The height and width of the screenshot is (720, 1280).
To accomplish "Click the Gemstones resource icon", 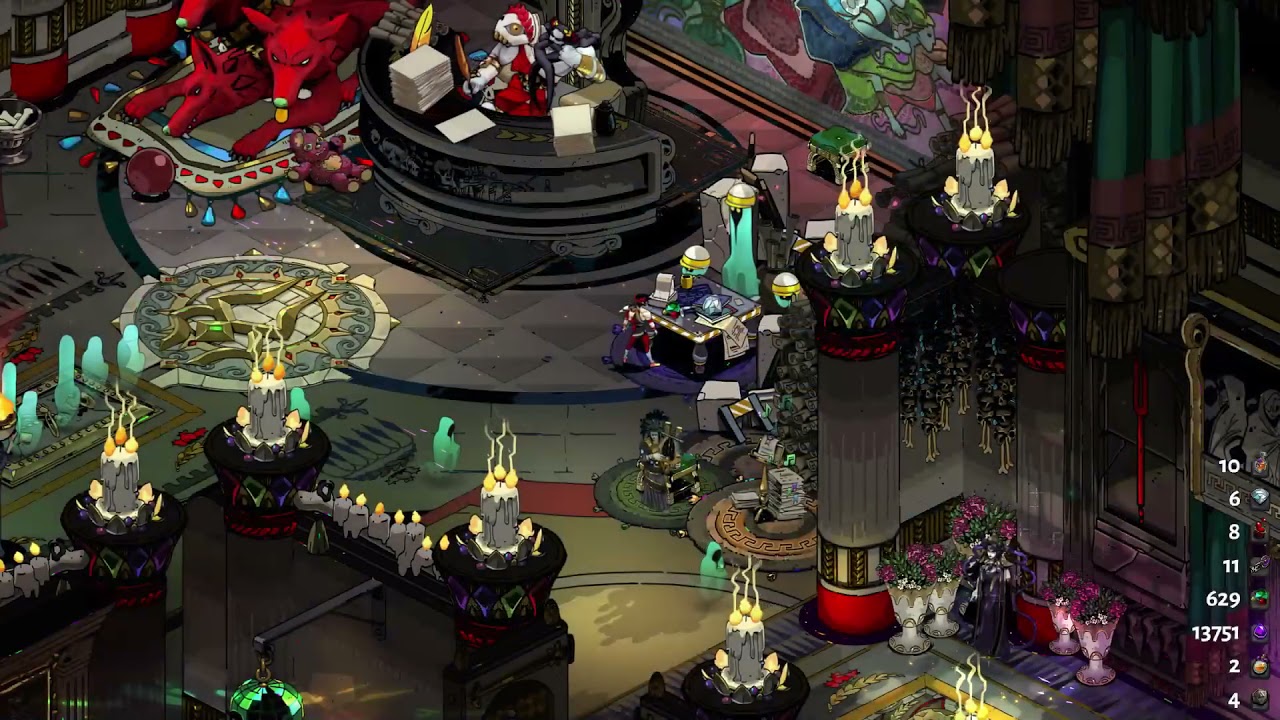I will point(1260,599).
